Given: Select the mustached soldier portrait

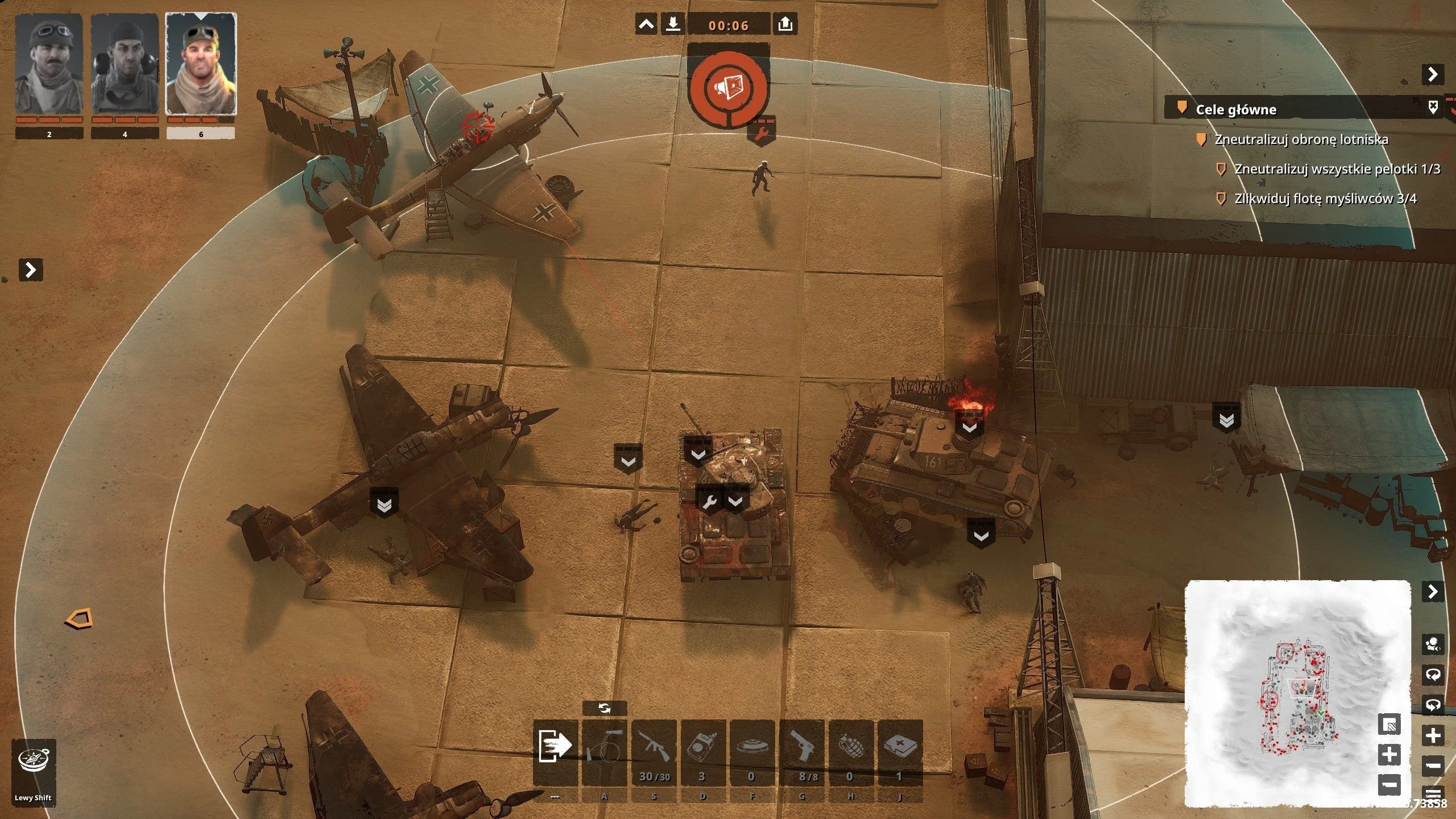Looking at the screenshot, I should click(x=49, y=64).
